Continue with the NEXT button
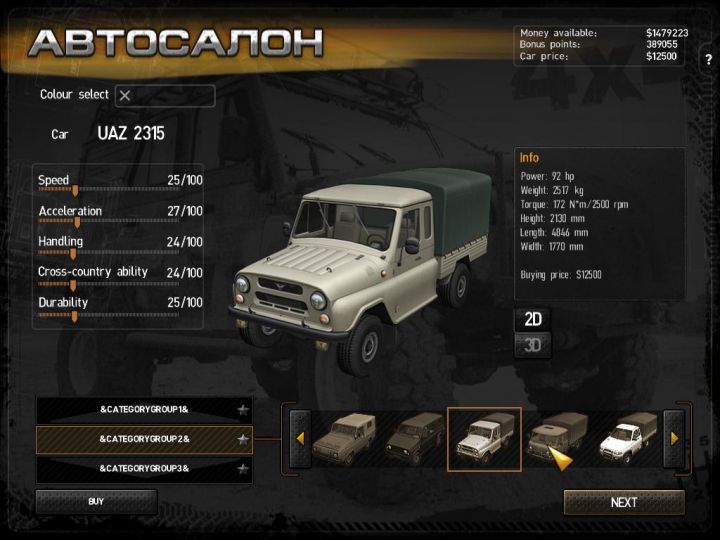720x540 pixels. click(624, 502)
